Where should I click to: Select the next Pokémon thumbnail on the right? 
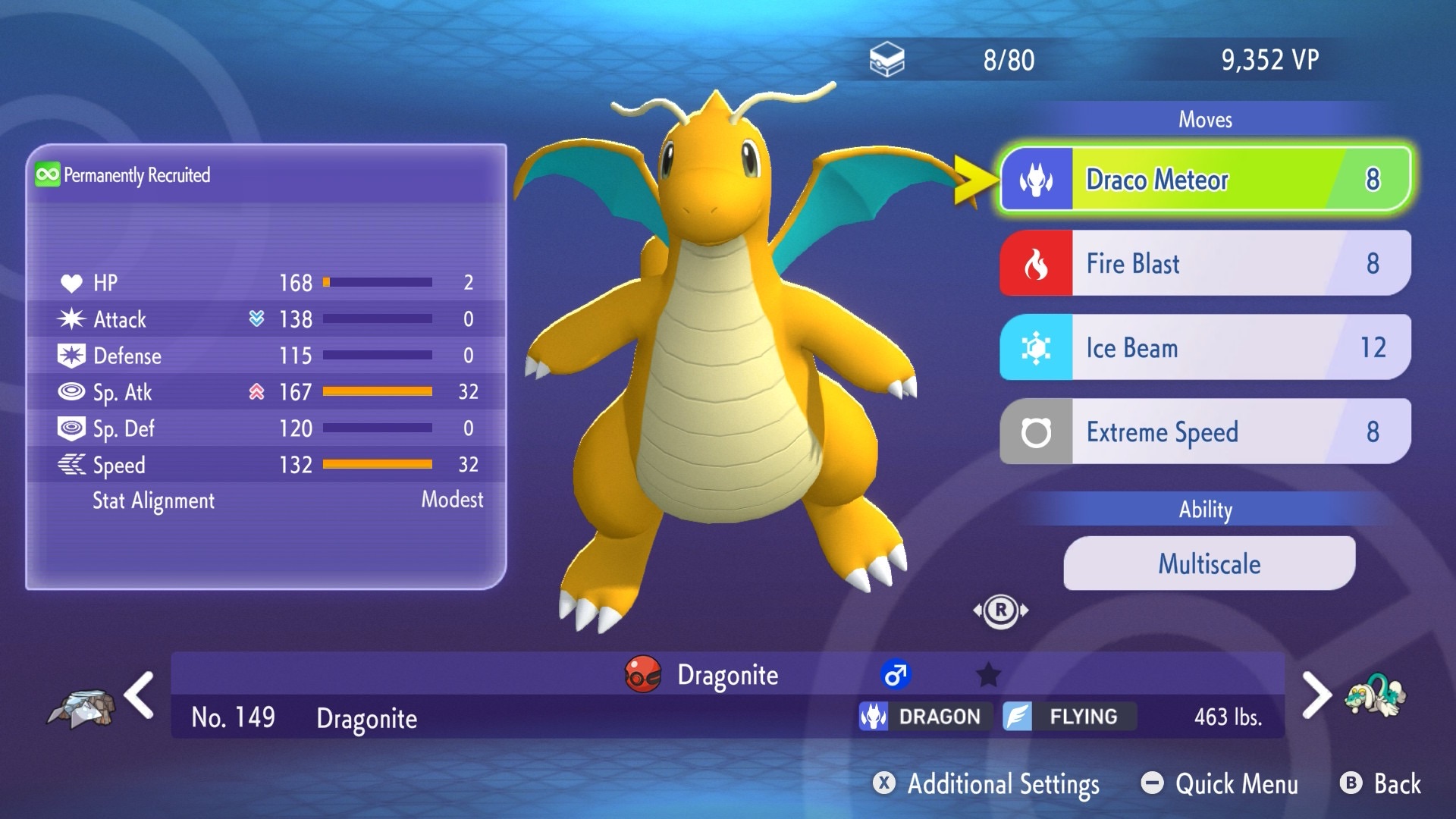point(1375,695)
